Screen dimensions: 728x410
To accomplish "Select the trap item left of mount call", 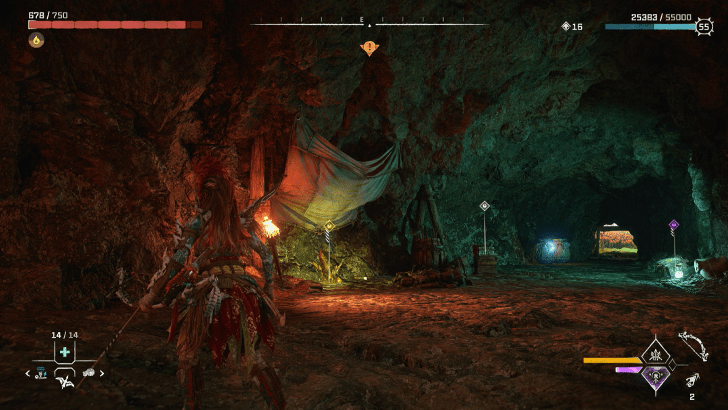I will (42, 373).
